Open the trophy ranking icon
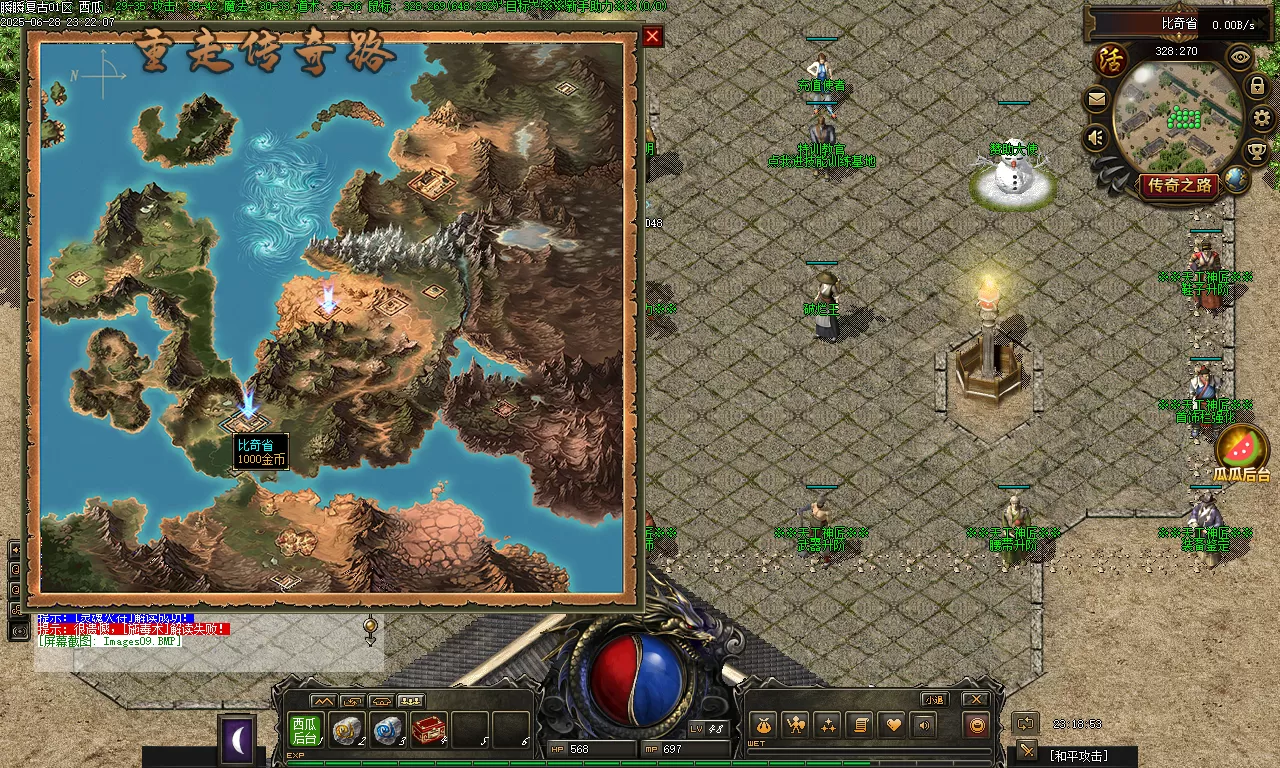 point(1256,151)
